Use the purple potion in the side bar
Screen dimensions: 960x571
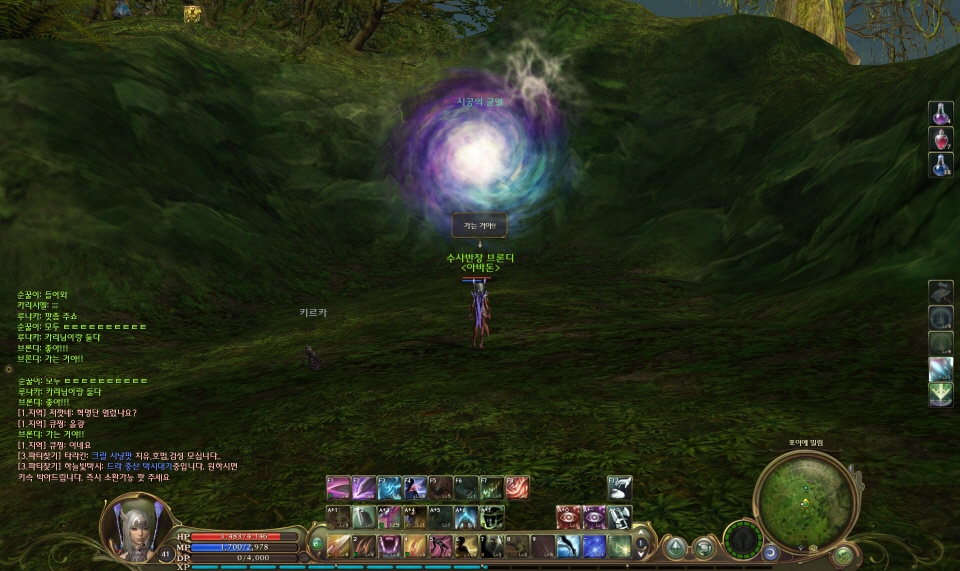point(940,113)
